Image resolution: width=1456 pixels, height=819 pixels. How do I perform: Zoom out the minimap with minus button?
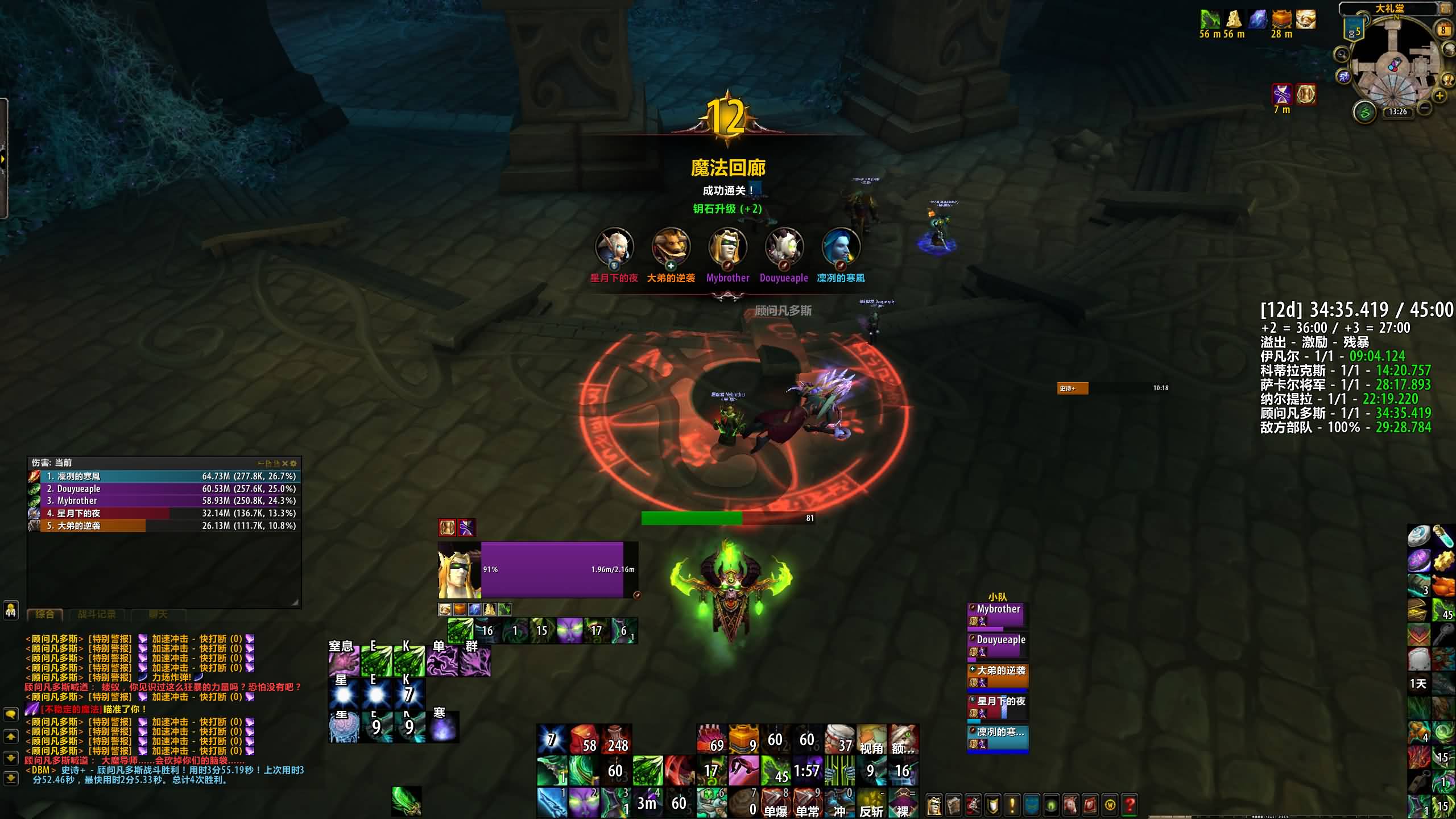point(1424,107)
